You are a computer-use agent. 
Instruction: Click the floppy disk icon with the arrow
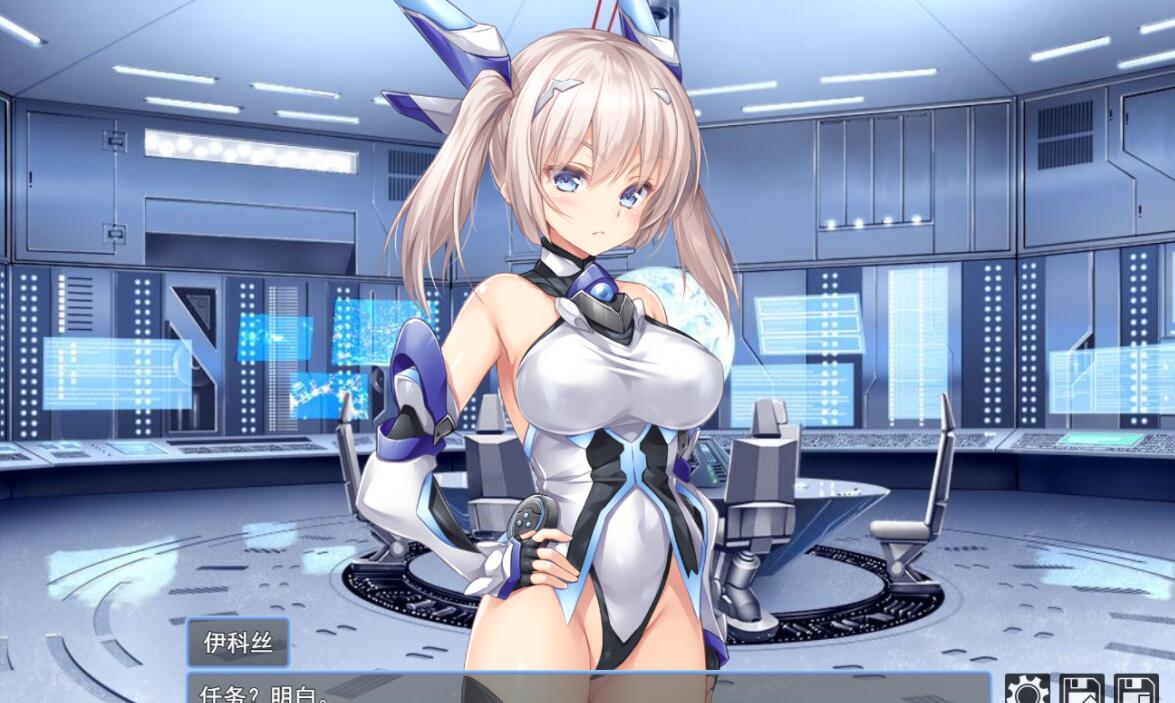1082,690
